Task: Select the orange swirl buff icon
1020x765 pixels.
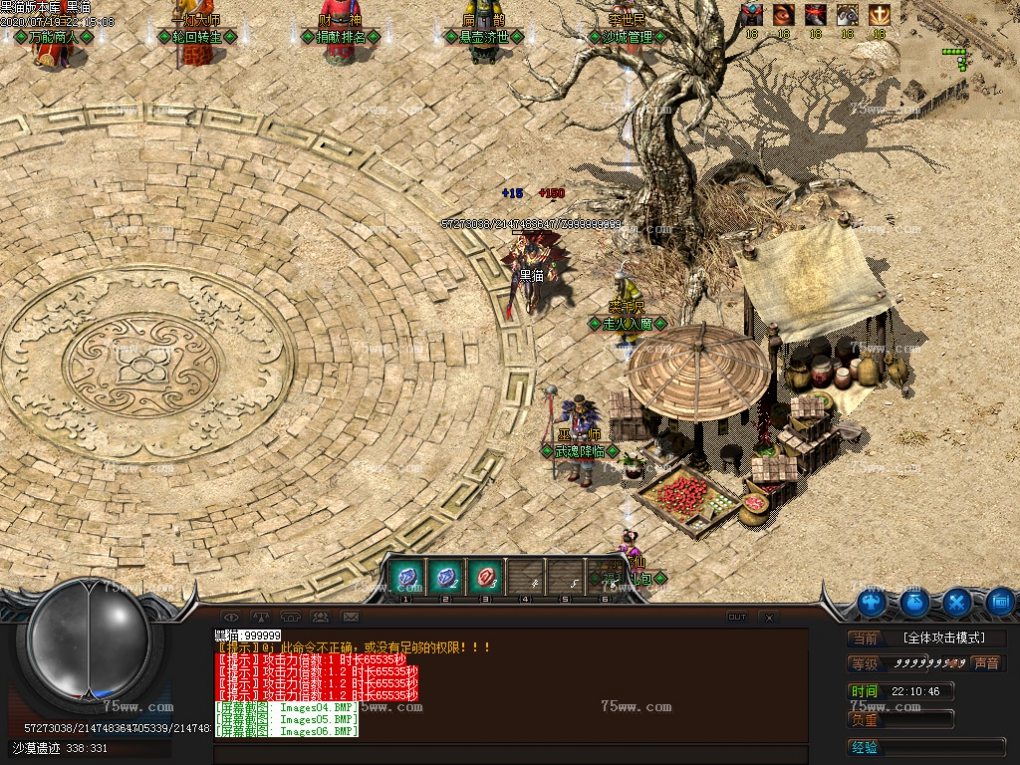Action: tap(783, 15)
